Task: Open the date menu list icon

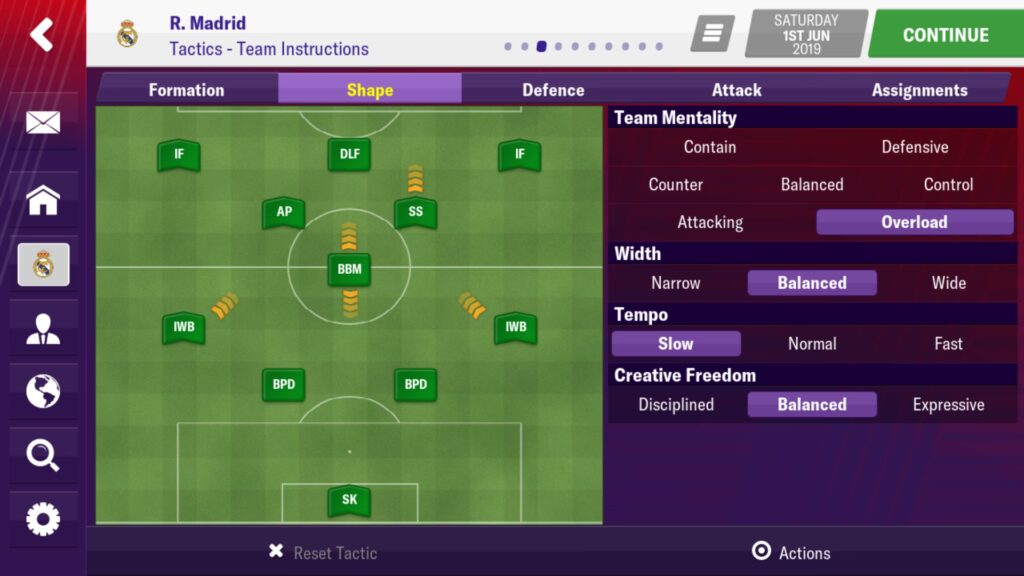Action: 712,35
